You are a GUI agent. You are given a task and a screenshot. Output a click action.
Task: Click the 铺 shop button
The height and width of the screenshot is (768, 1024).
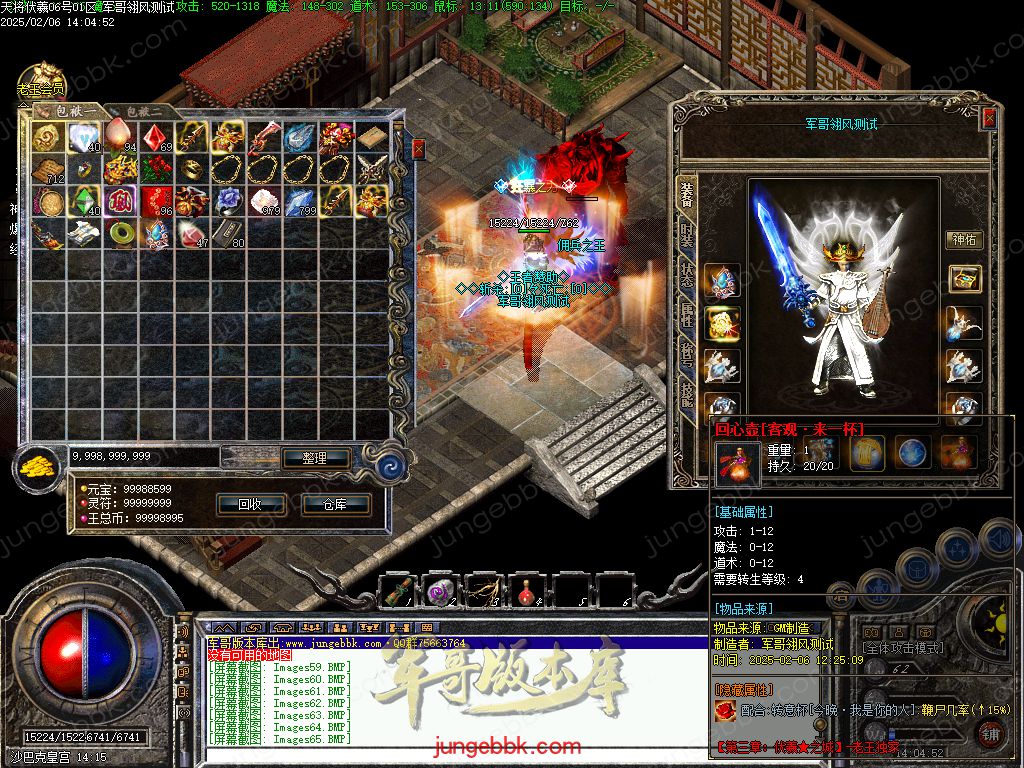click(x=990, y=733)
